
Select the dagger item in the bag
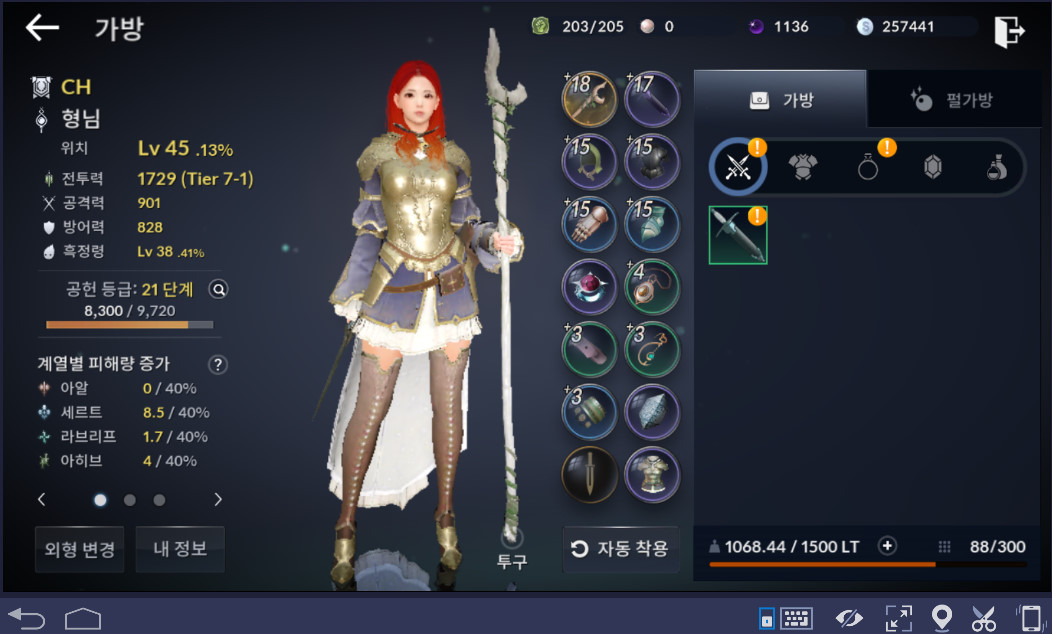[x=738, y=235]
